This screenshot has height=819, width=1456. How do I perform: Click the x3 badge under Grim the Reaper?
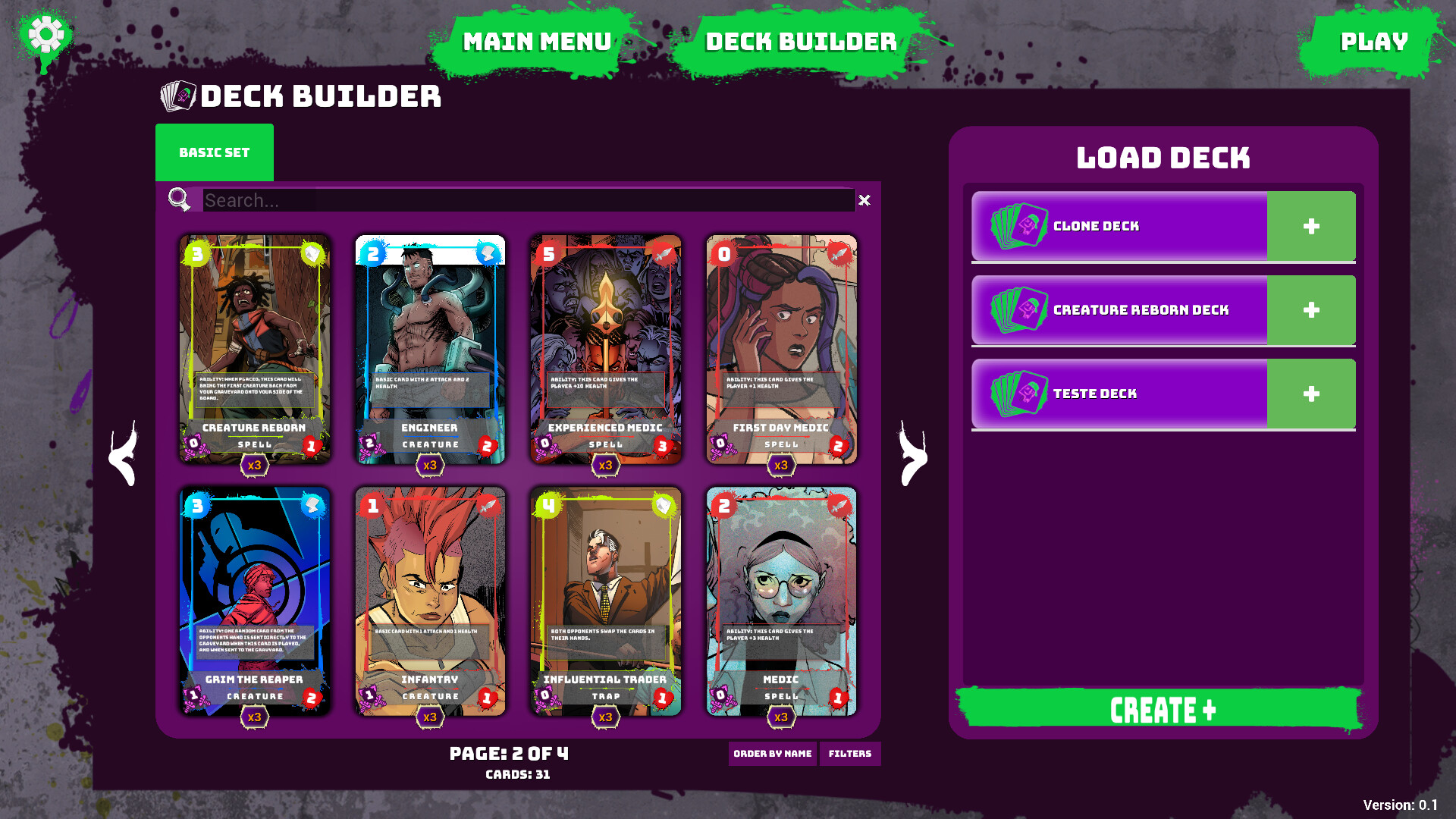(254, 717)
